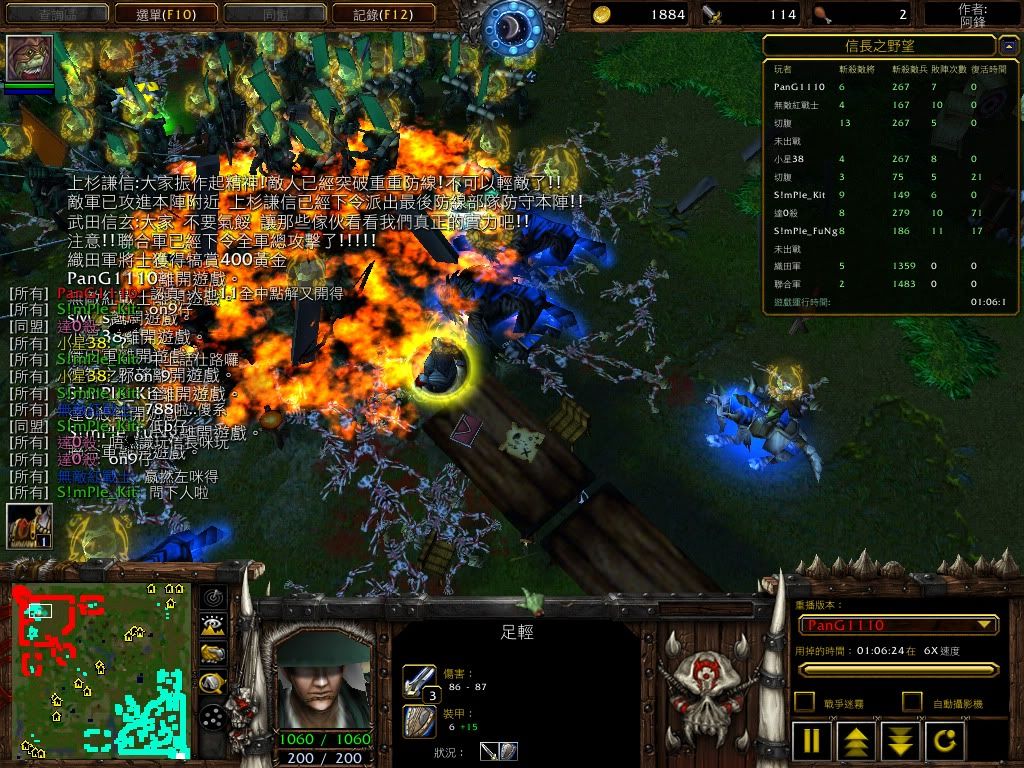Click the idle unit icon showing 1
Screen dimensions: 1024x768
[x=29, y=526]
